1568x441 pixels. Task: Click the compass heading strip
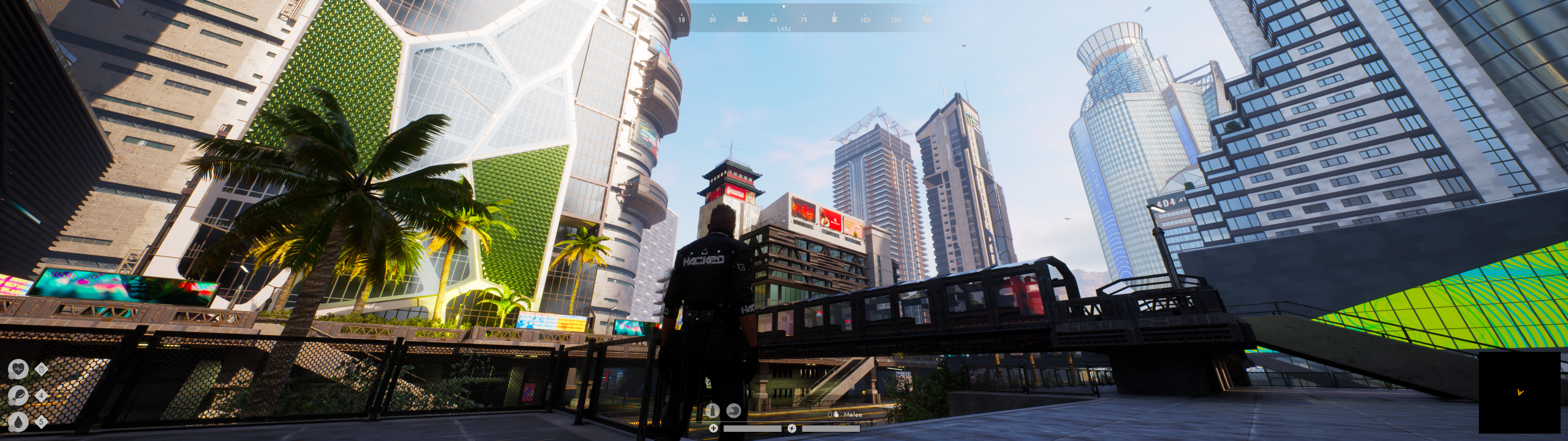click(x=804, y=18)
